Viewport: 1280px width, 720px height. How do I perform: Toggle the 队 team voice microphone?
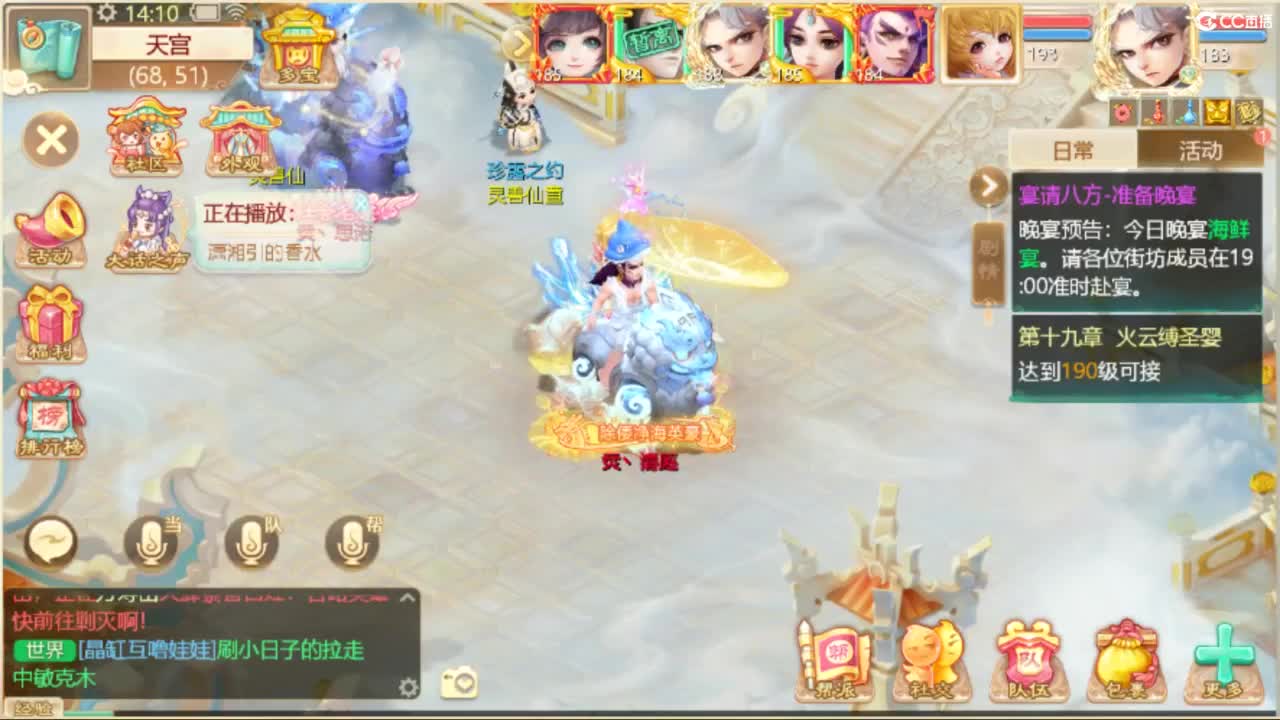tap(252, 543)
